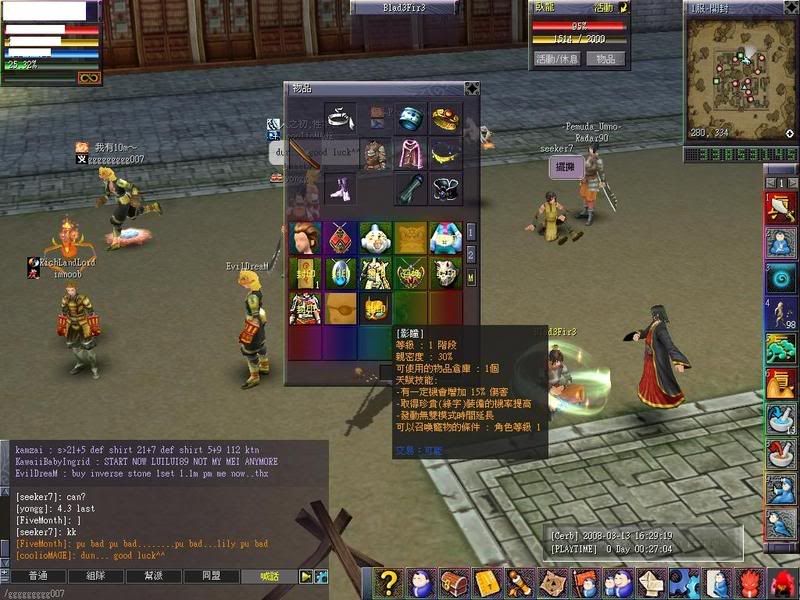Select the red armor item in inventory
This screenshot has height=600, width=800.
[x=305, y=307]
